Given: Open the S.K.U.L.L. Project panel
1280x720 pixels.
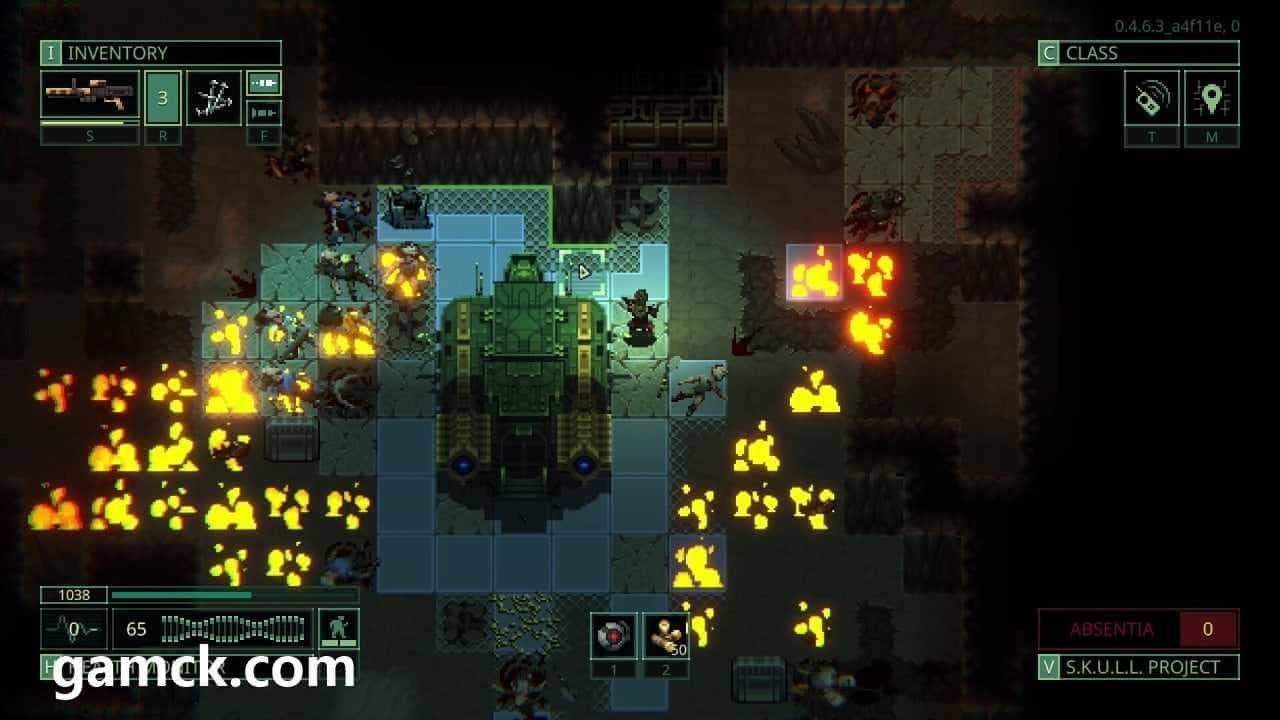Looking at the screenshot, I should [1138, 667].
